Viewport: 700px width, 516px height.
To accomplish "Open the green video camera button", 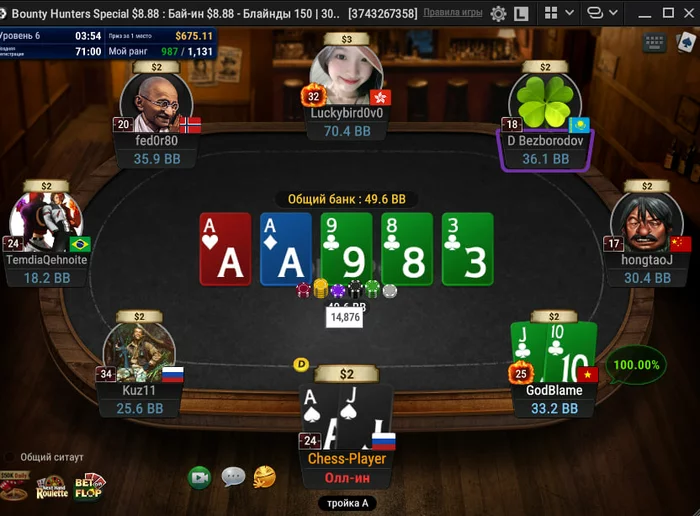I will (x=200, y=477).
